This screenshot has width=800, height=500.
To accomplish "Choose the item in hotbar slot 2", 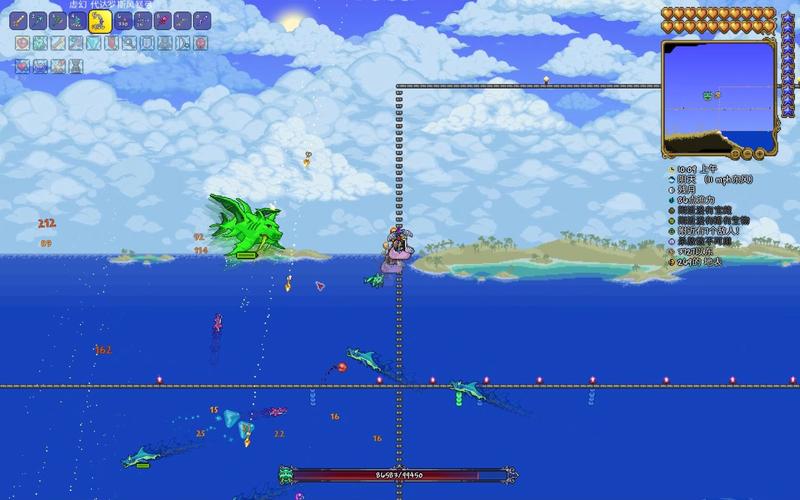I will point(39,21).
